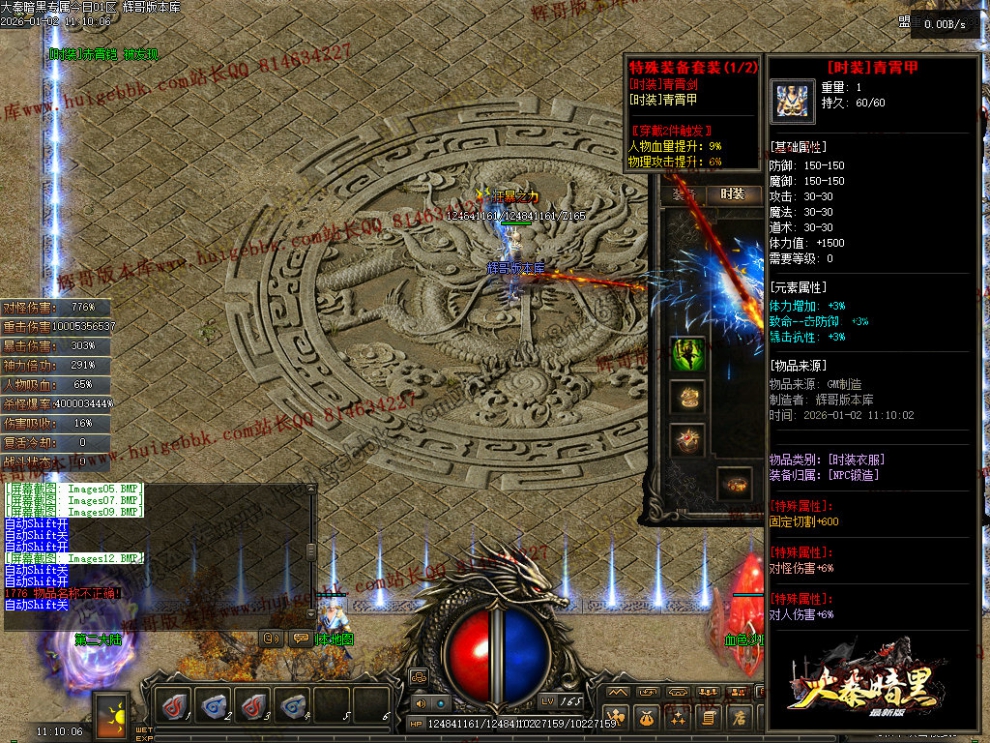Open the scroll quest button
This screenshot has height=743, width=990.
709,717
